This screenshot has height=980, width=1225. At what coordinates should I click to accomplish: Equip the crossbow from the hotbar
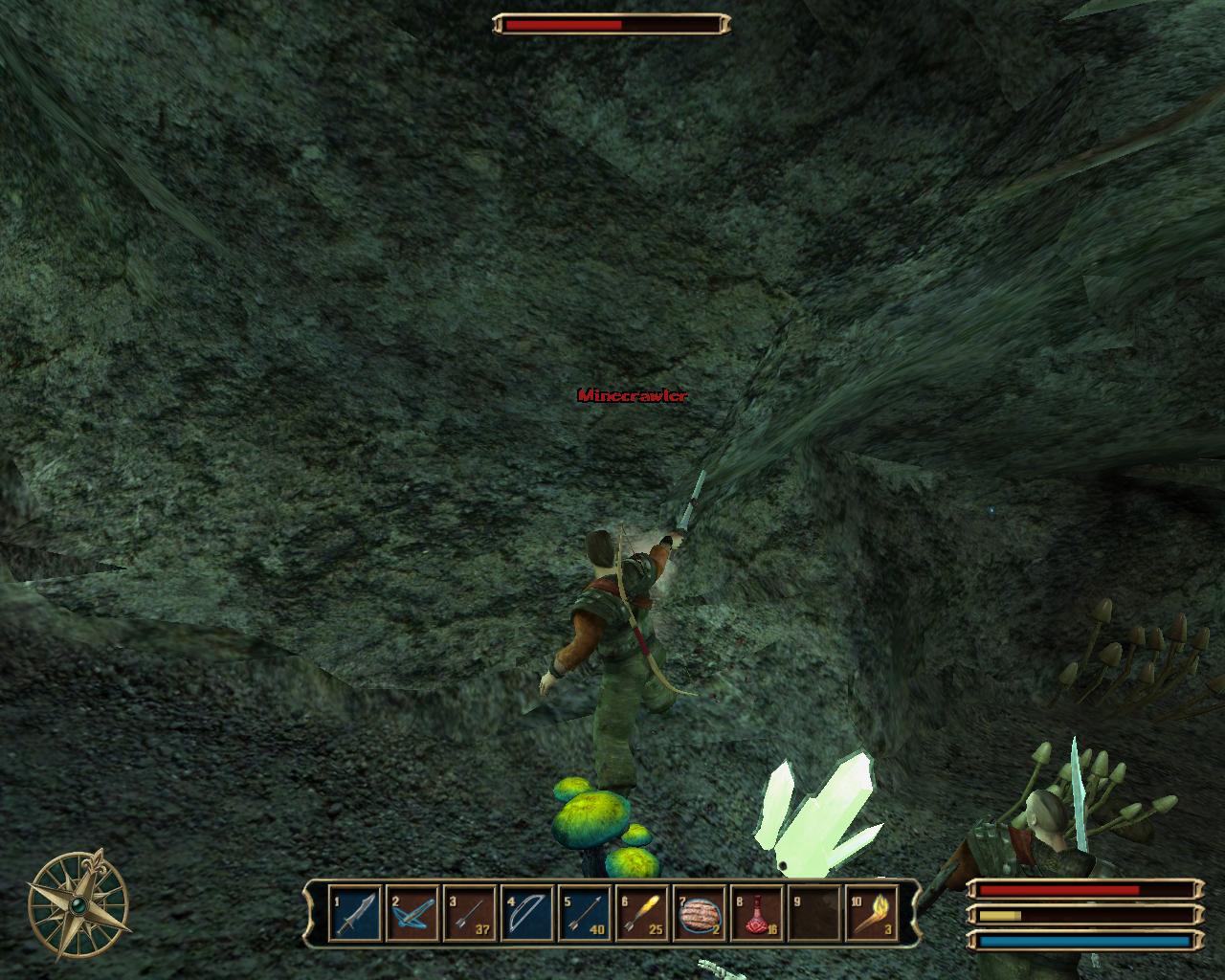pos(412,914)
